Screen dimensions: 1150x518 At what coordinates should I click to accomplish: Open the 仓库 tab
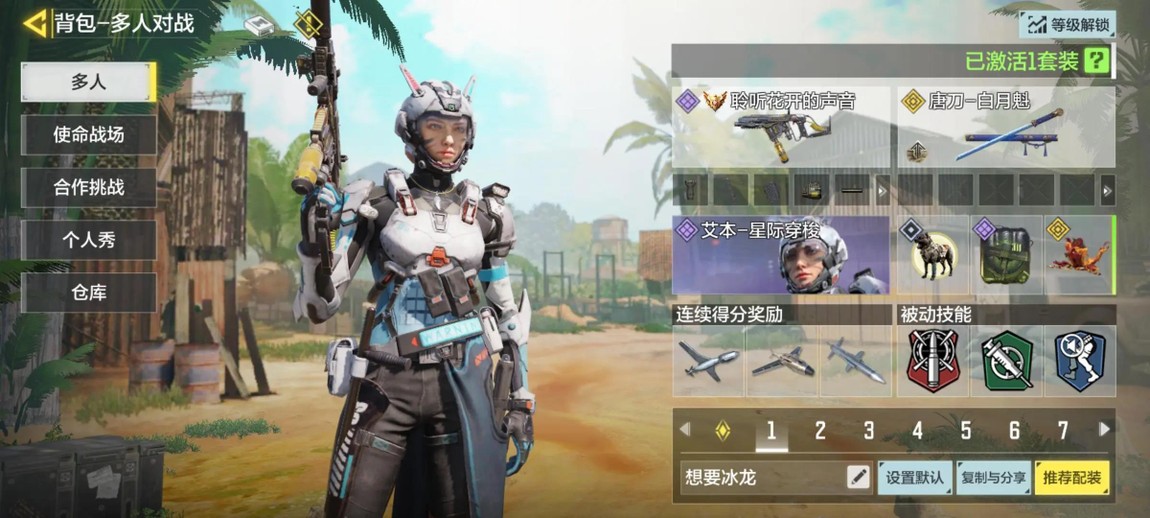click(88, 293)
